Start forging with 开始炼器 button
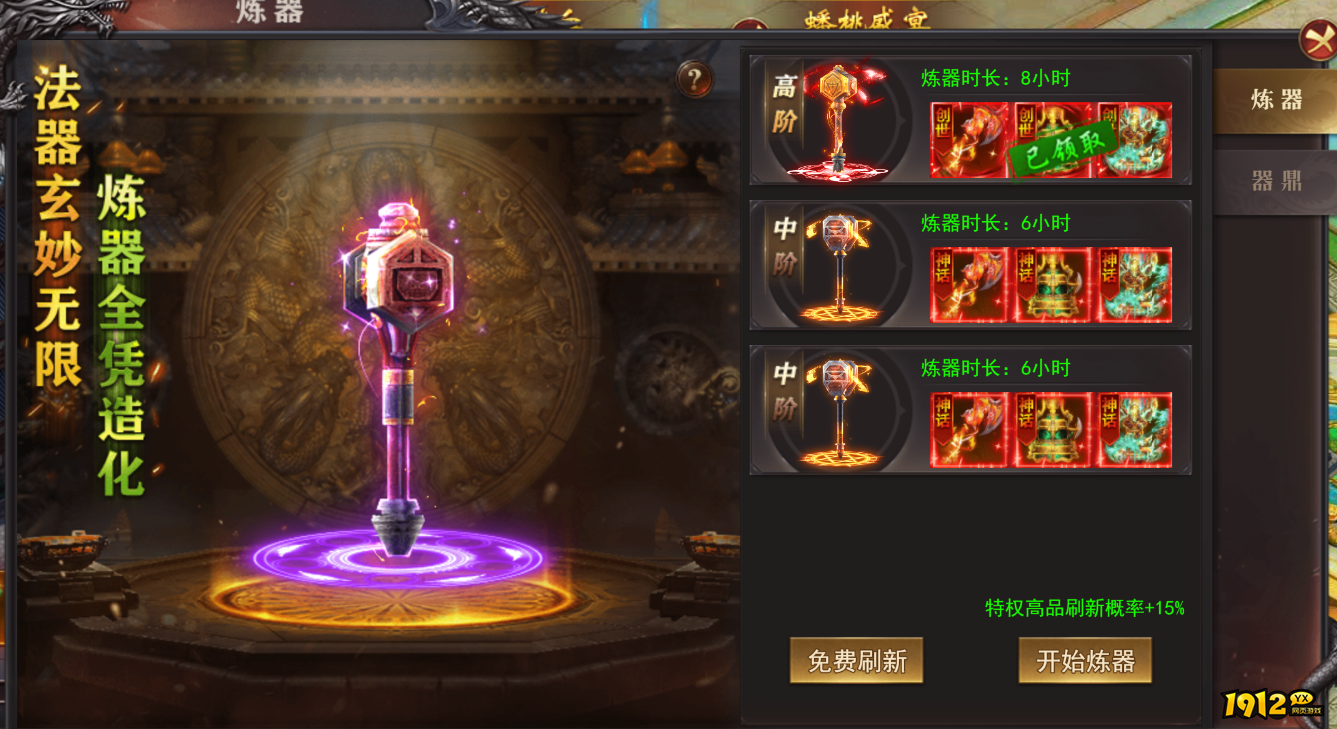1337x729 pixels. 1085,661
